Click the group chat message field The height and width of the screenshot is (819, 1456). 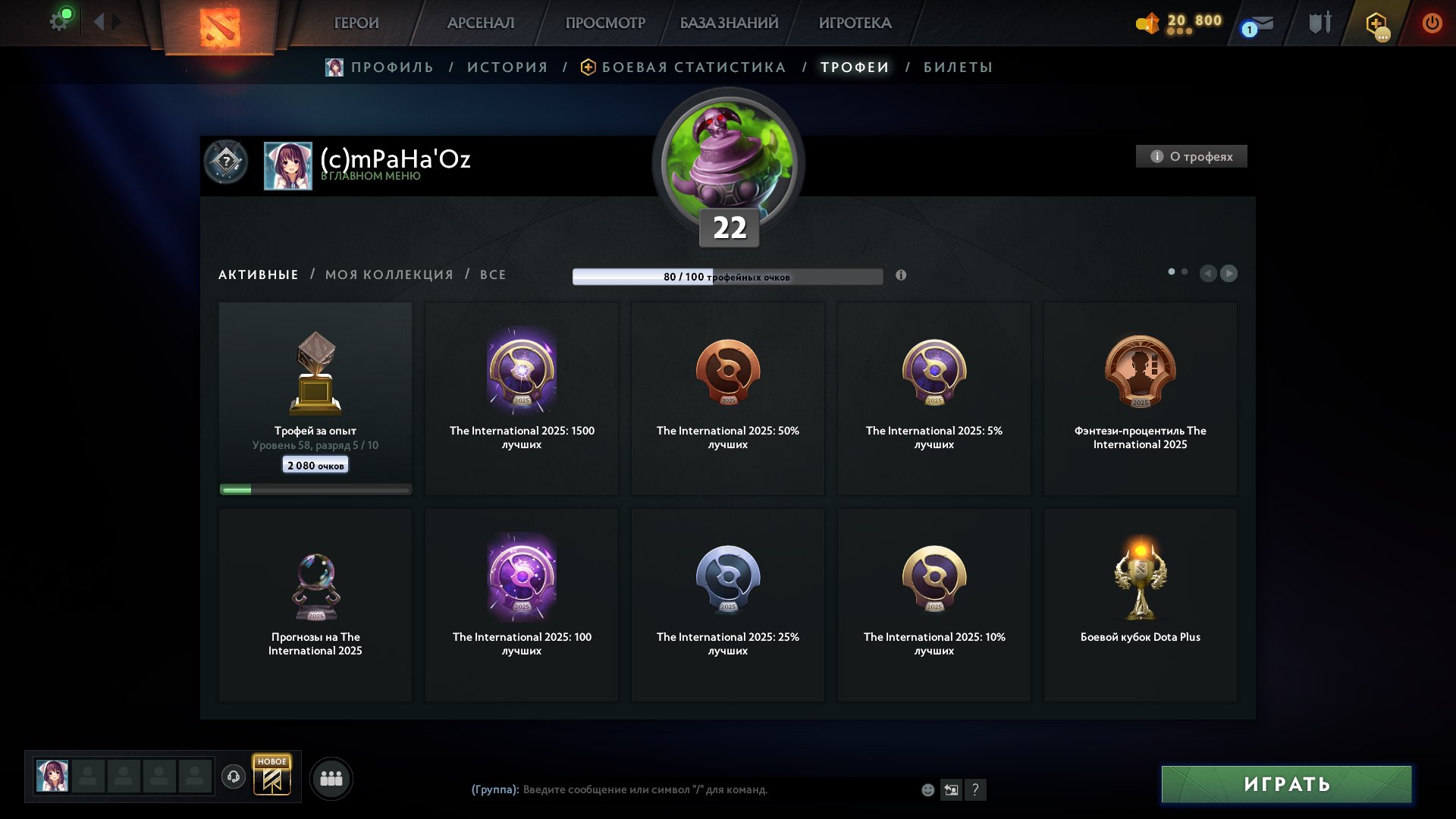[713, 789]
